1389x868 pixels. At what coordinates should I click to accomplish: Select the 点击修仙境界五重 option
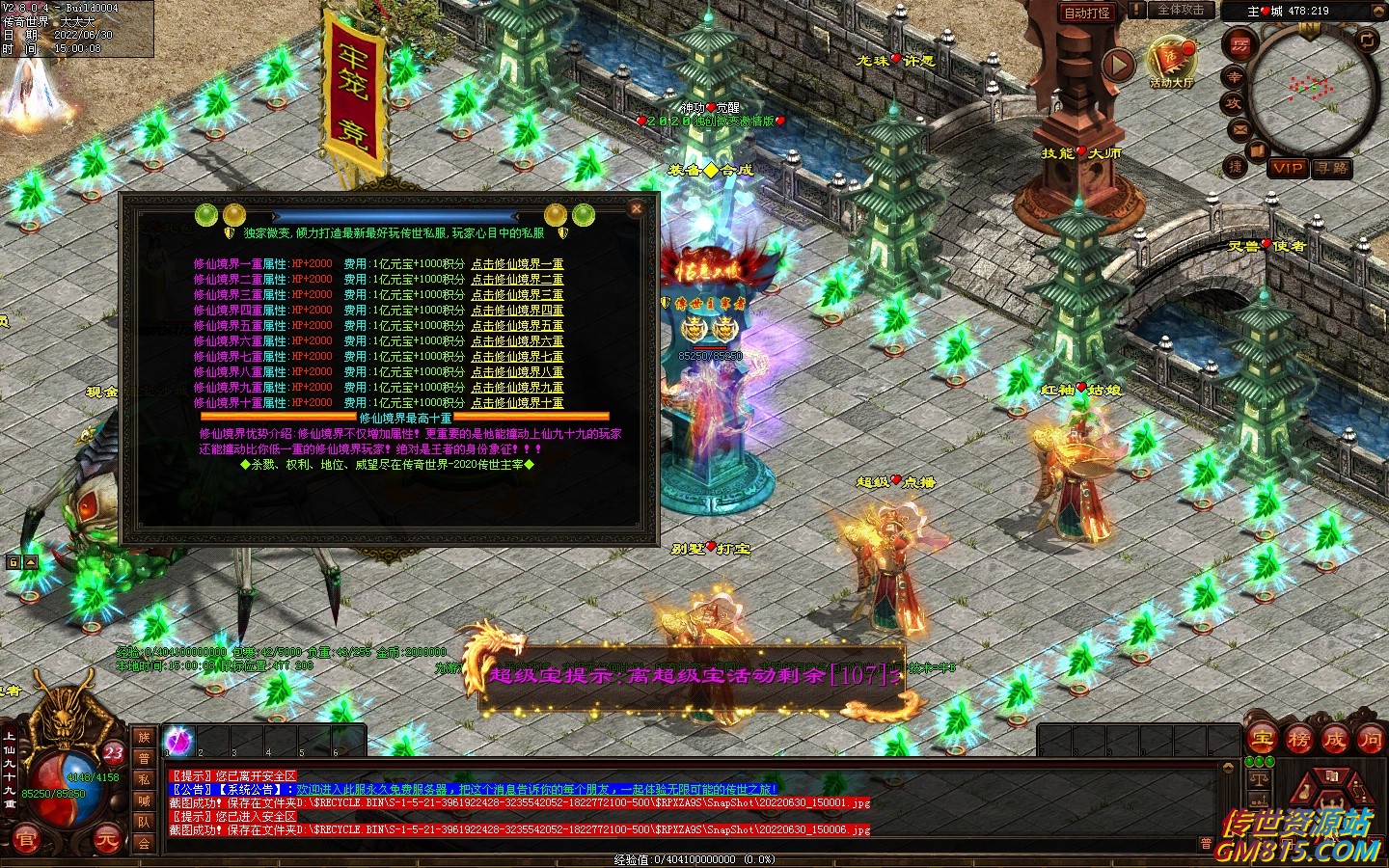(517, 326)
